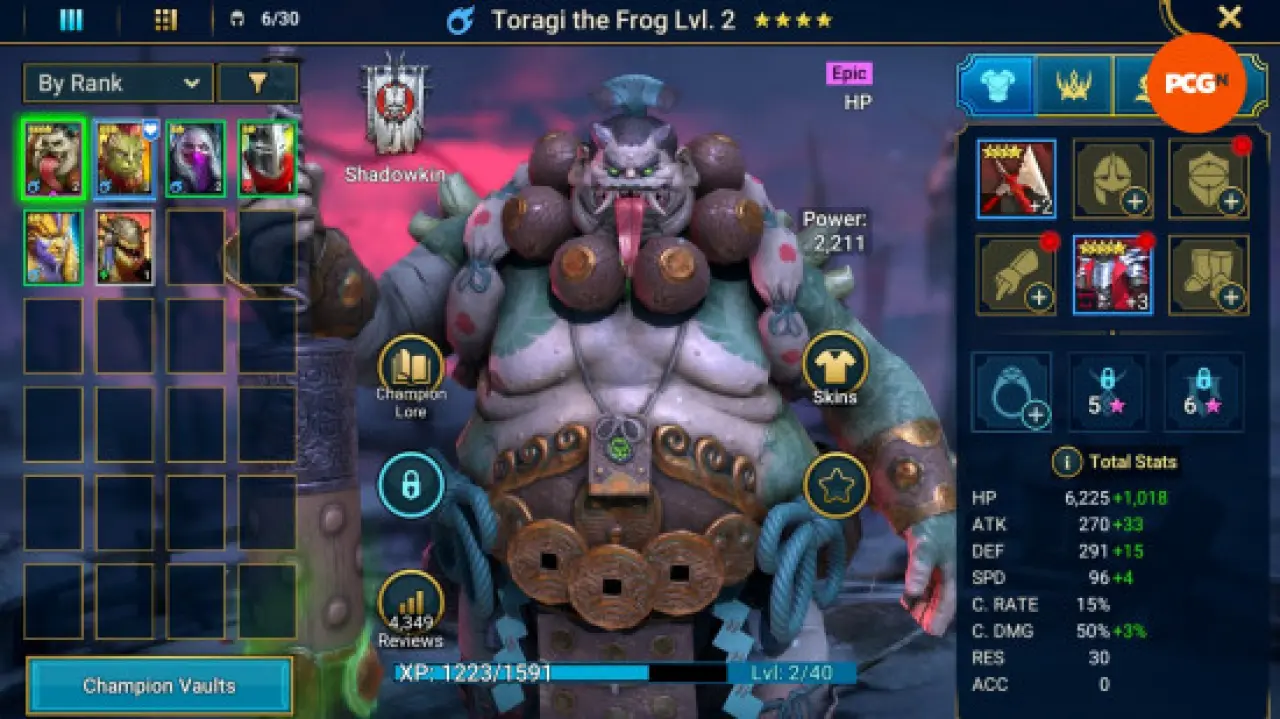Open the By Rank sort dropdown

coord(118,83)
